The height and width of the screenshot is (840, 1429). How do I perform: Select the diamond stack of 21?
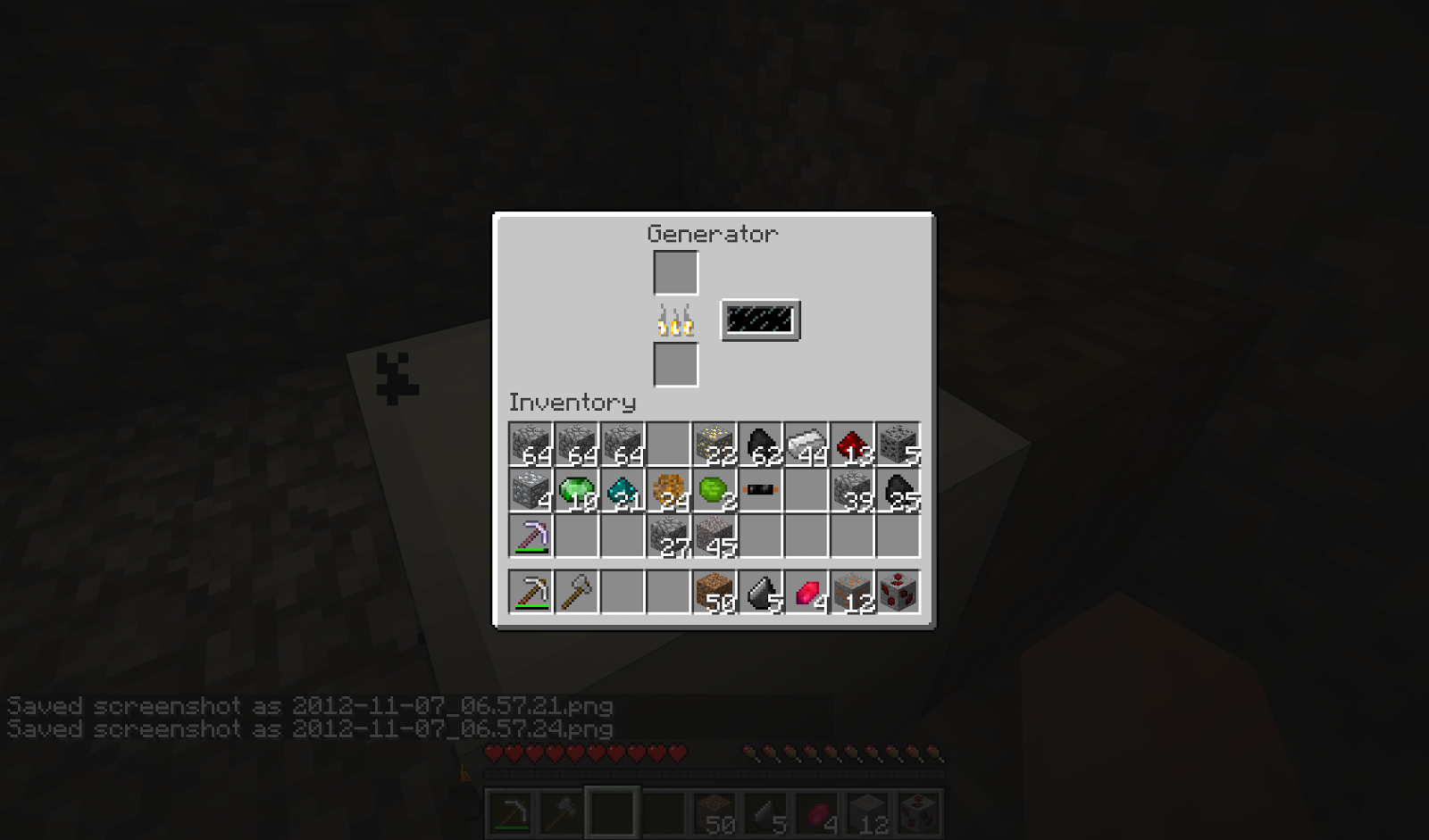click(x=624, y=491)
